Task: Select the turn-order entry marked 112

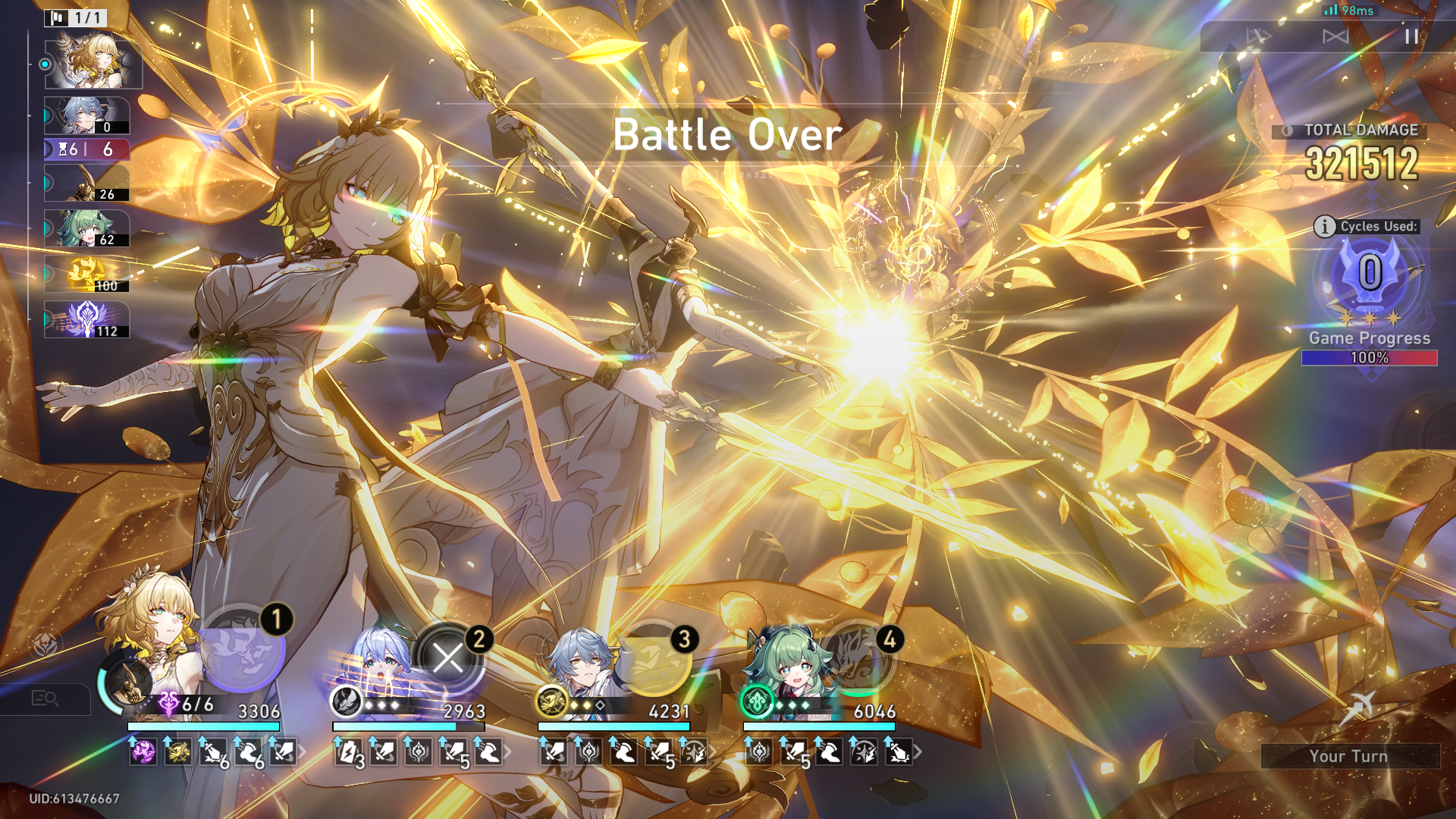Action: pyautogui.click(x=87, y=320)
